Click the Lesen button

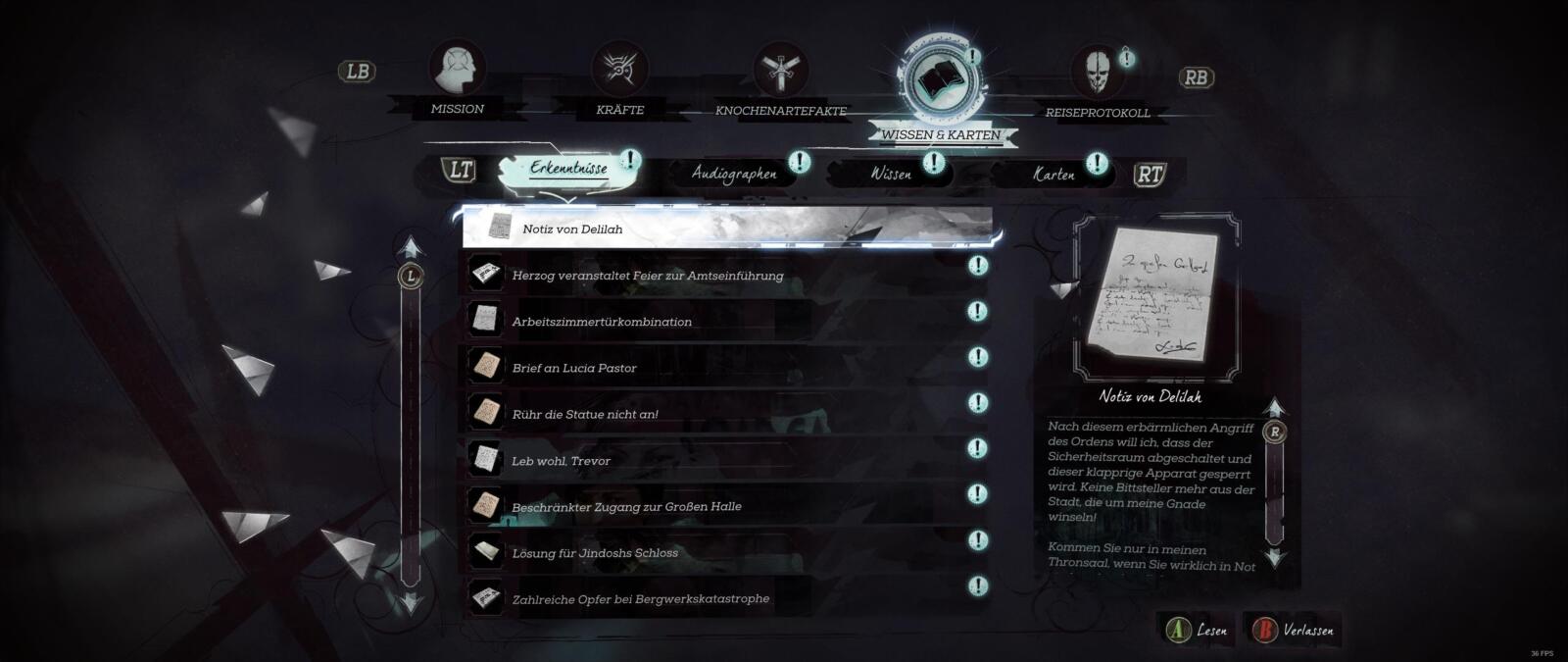coord(1198,631)
